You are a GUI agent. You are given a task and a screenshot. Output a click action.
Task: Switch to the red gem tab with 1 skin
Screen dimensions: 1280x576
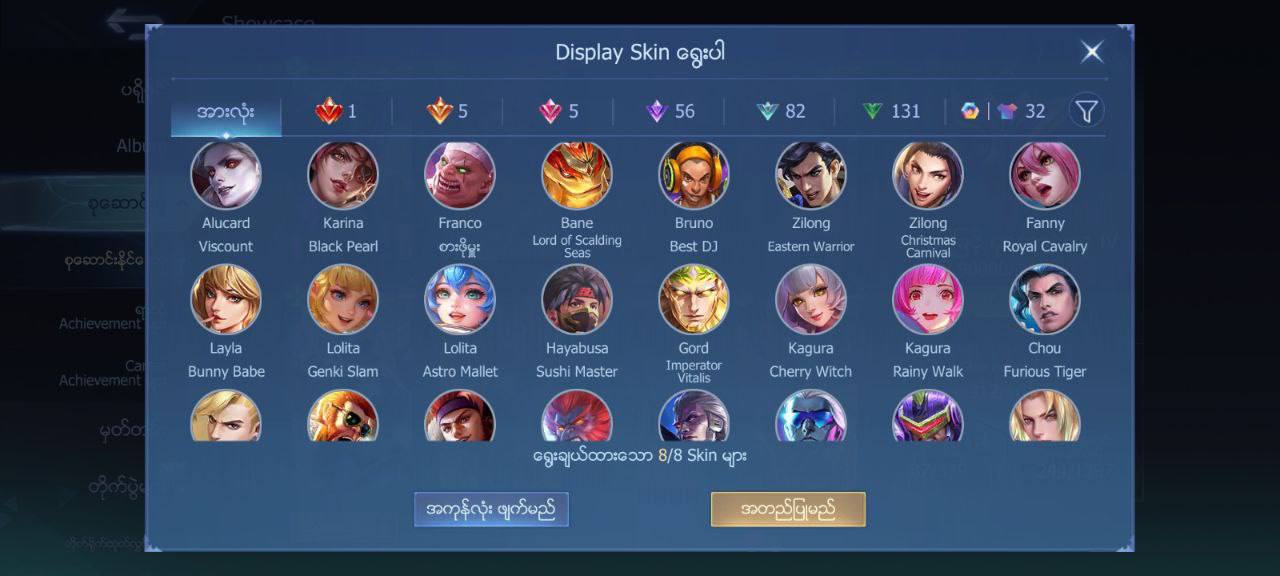(x=336, y=111)
